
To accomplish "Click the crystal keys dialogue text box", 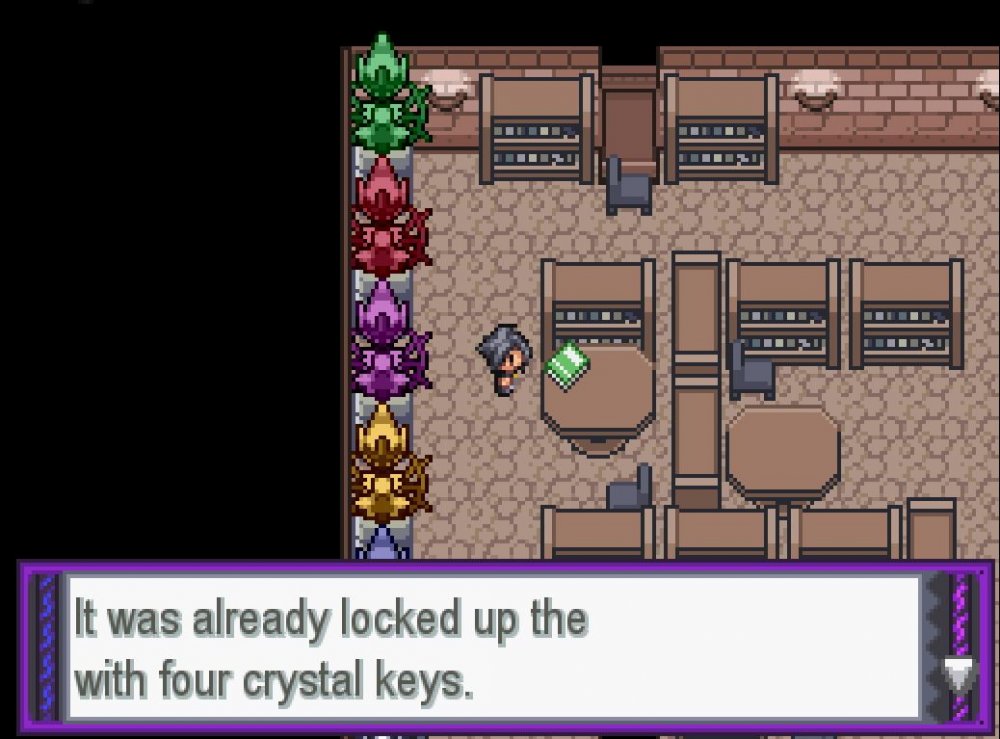I will tap(492, 647).
